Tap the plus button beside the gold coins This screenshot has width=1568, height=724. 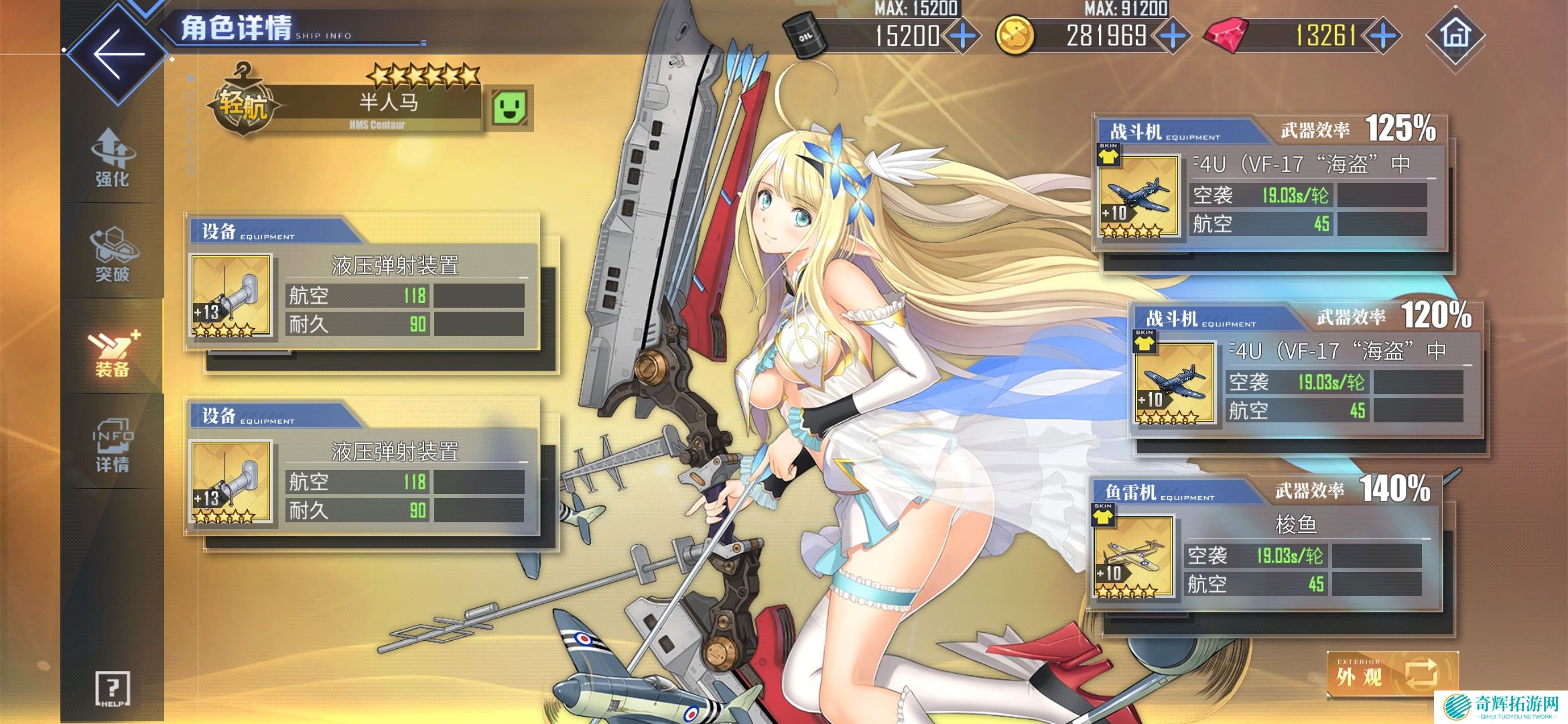(x=1173, y=36)
